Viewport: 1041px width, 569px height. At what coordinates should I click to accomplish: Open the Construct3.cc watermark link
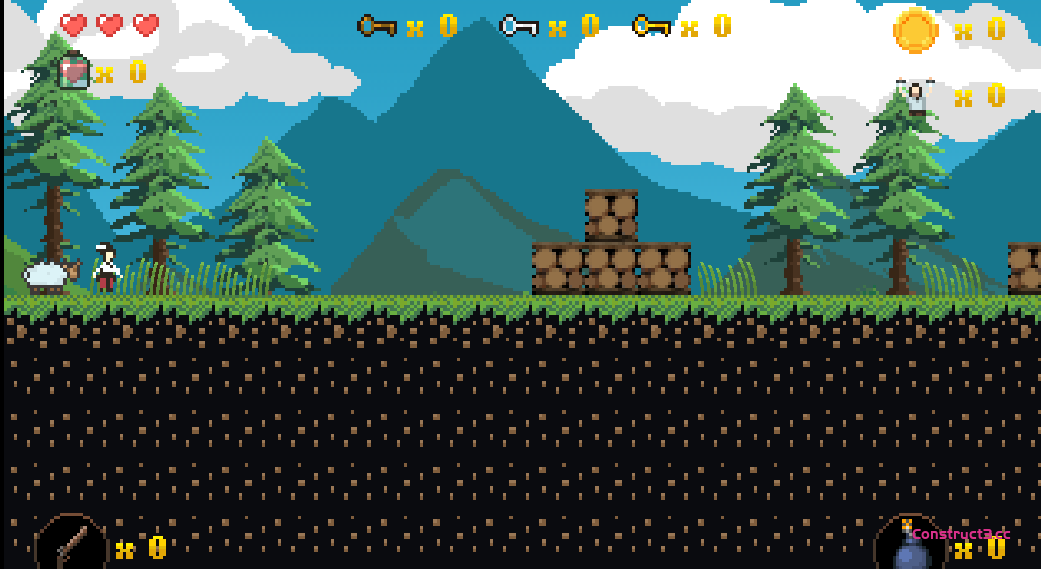pyautogui.click(x=960, y=534)
